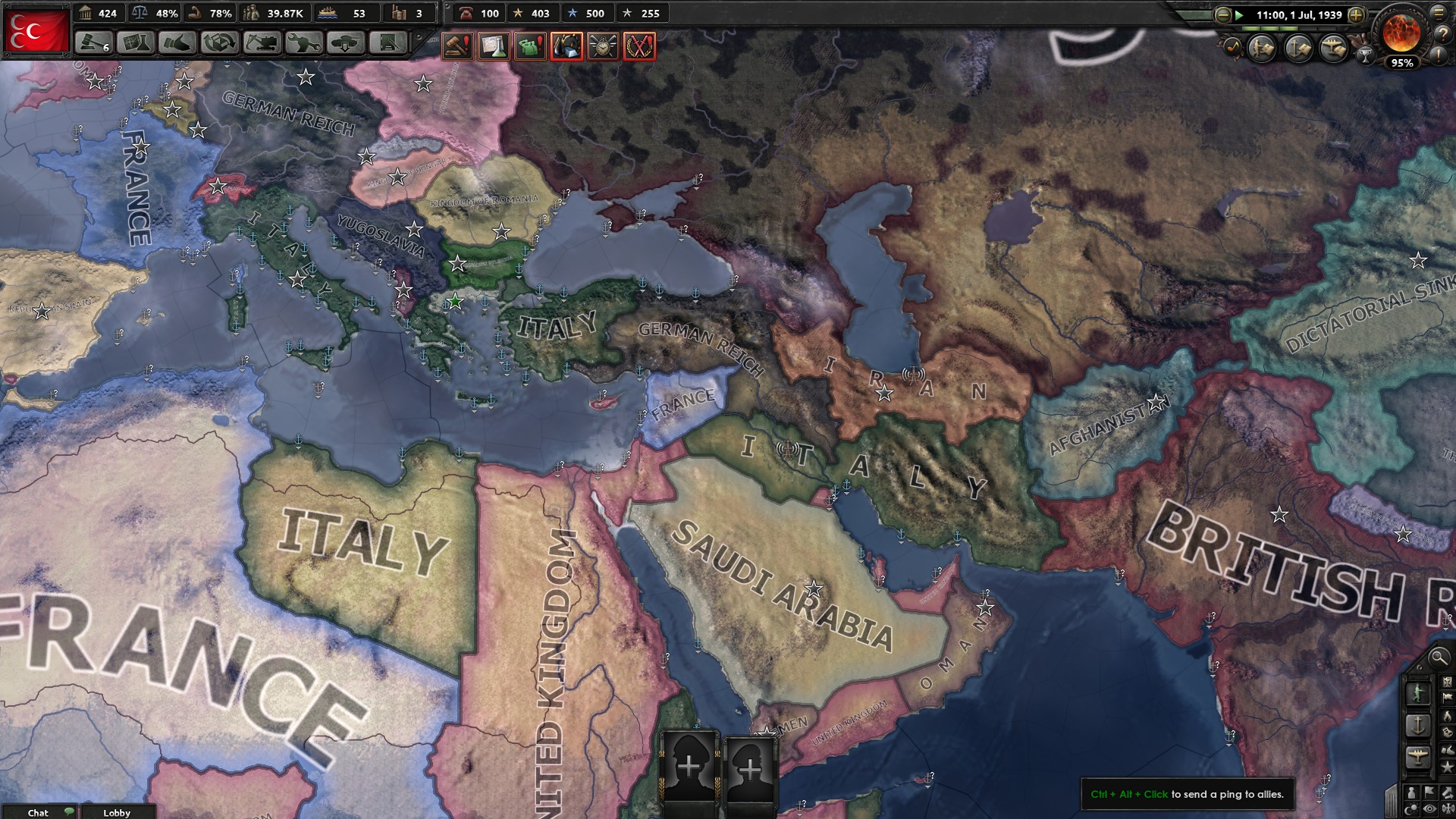Decrease game speed with the minus button
This screenshot has height=819, width=1456.
pos(1223,14)
